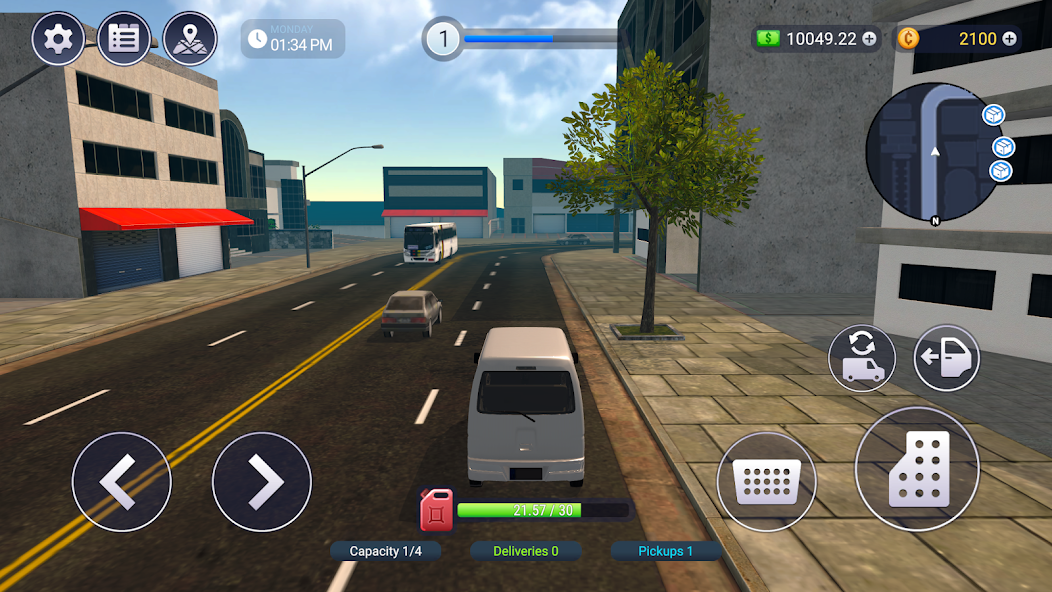The width and height of the screenshot is (1052, 592).
Task: Show the Pickups 1 list
Action: click(x=666, y=551)
